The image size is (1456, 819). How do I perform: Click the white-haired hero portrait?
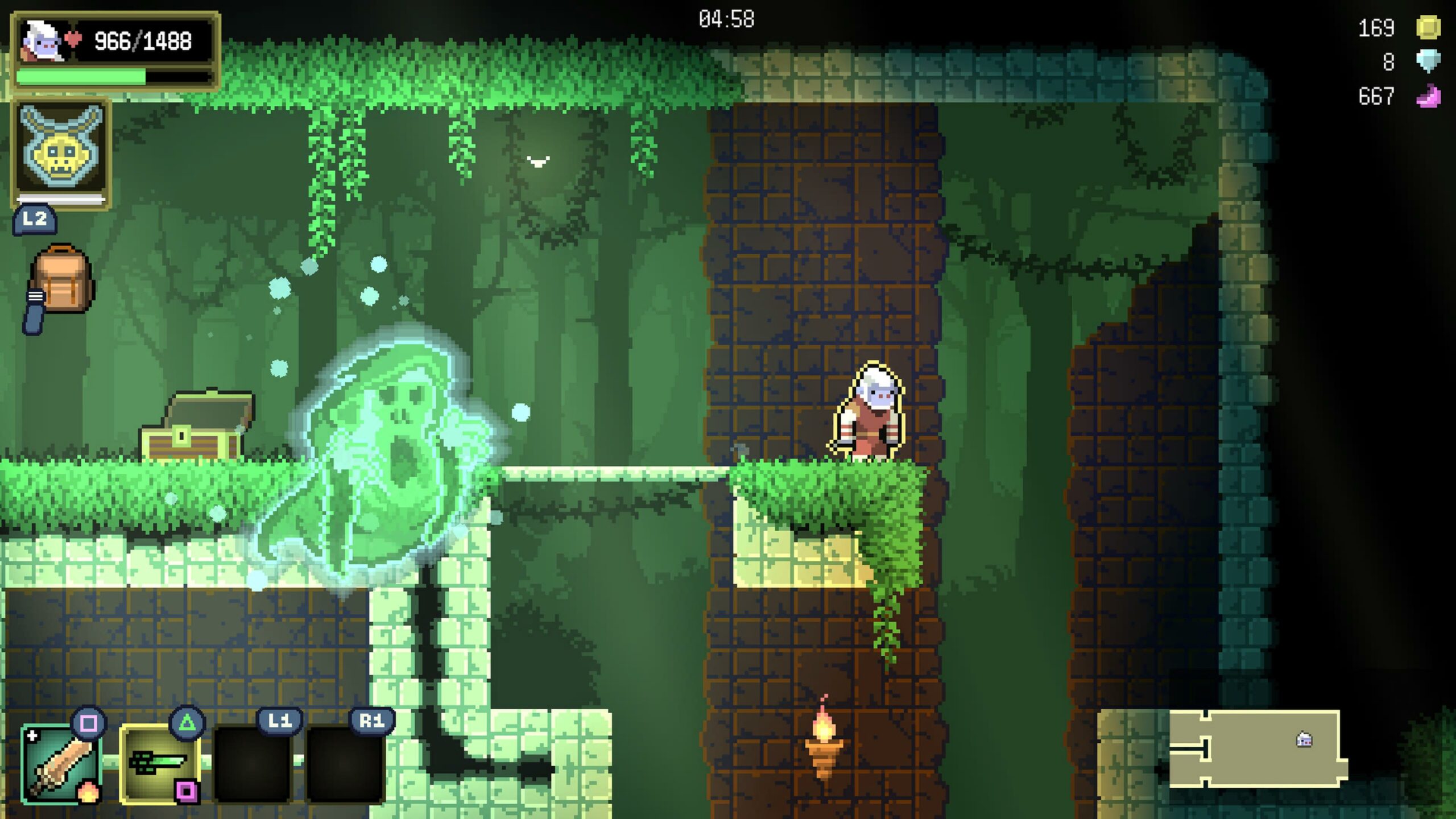[x=42, y=41]
